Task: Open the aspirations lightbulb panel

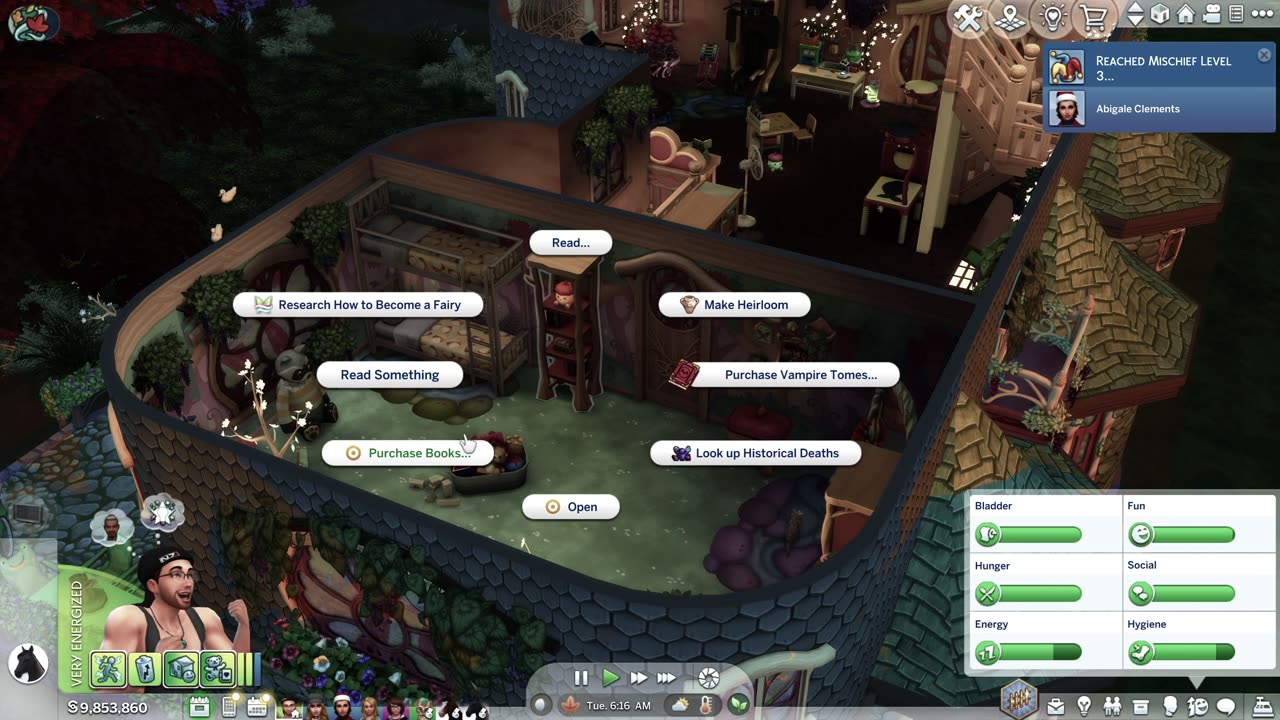Action: coord(1083,707)
